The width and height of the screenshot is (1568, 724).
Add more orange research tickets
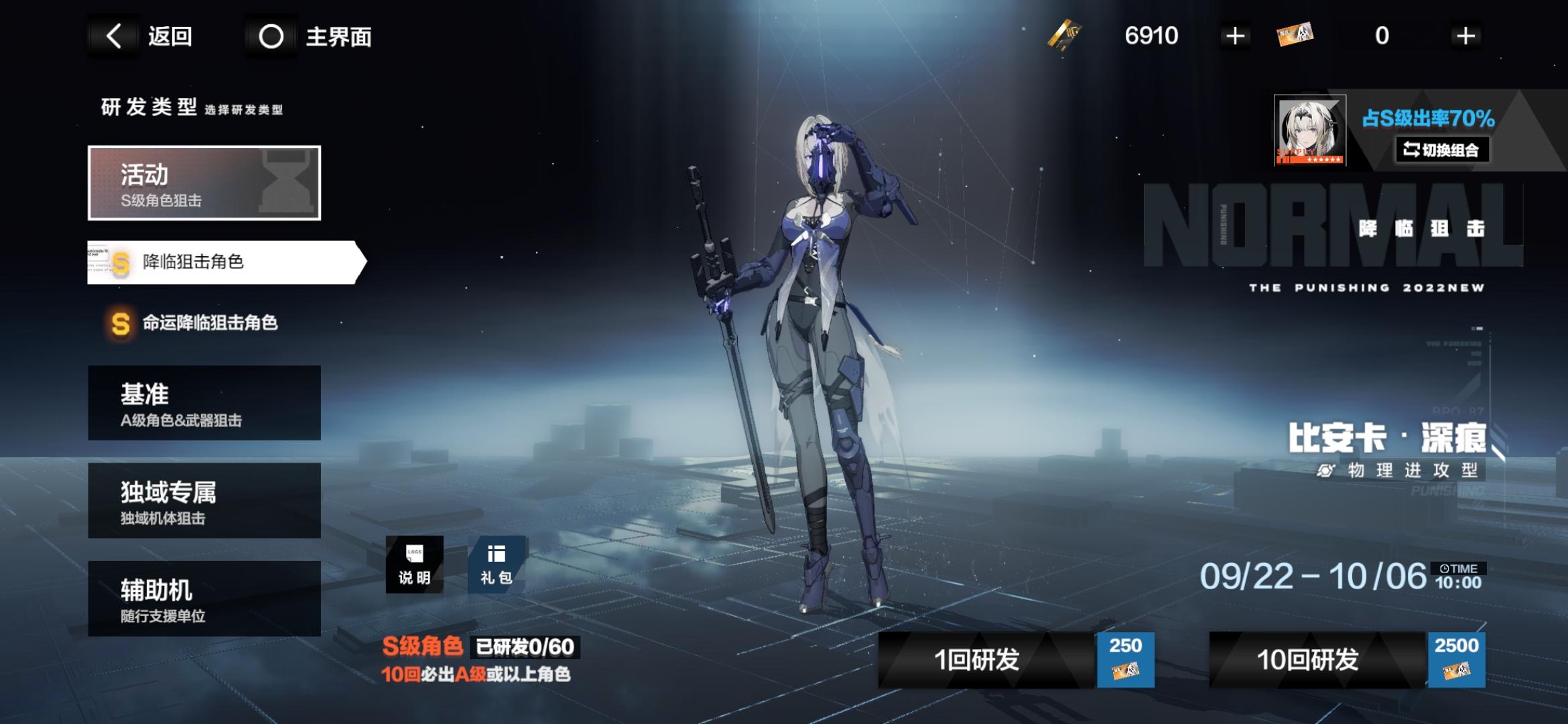[x=1465, y=36]
